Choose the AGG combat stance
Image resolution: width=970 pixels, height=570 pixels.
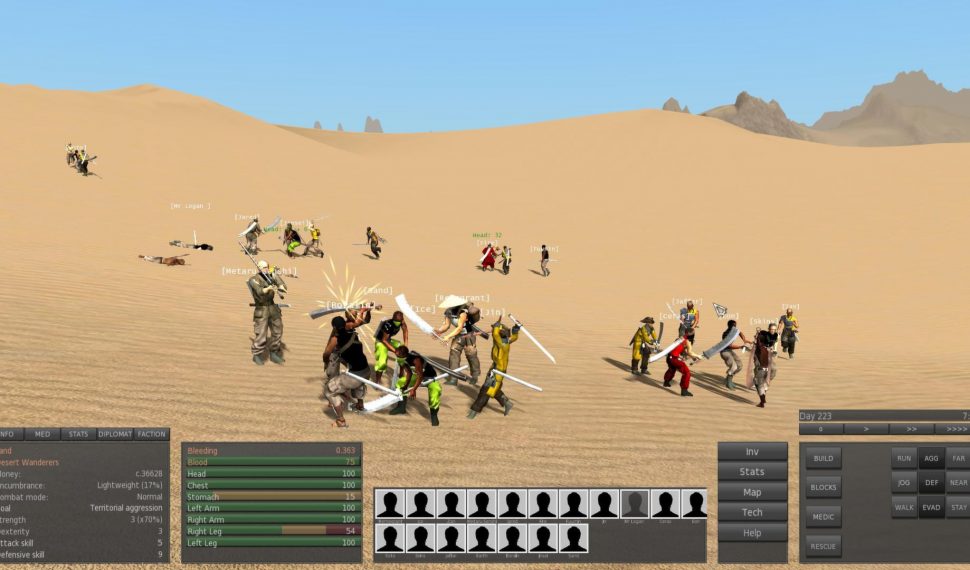coord(931,458)
